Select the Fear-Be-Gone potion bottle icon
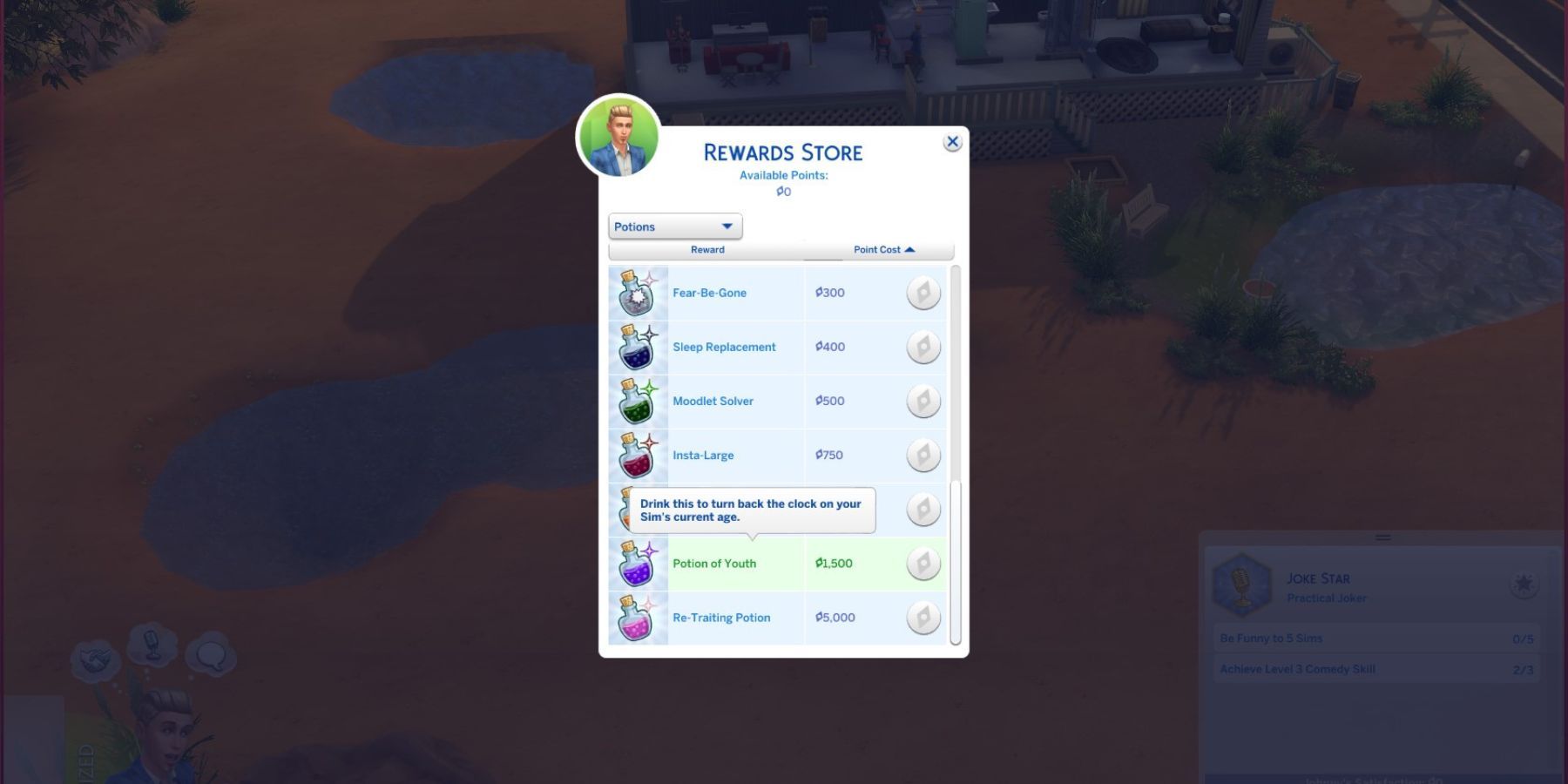The image size is (1568, 784). (x=637, y=293)
